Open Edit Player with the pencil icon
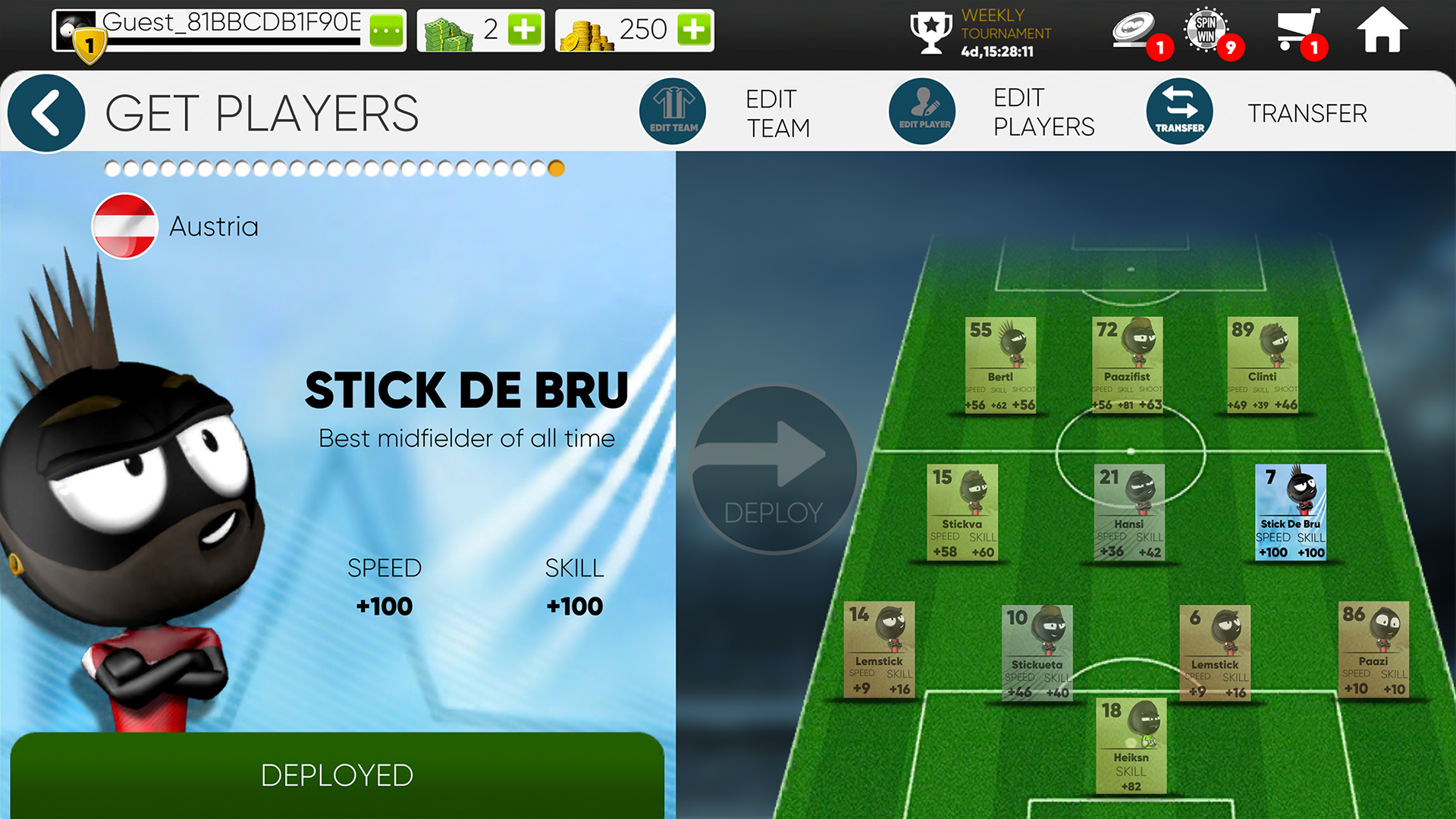 (922, 111)
